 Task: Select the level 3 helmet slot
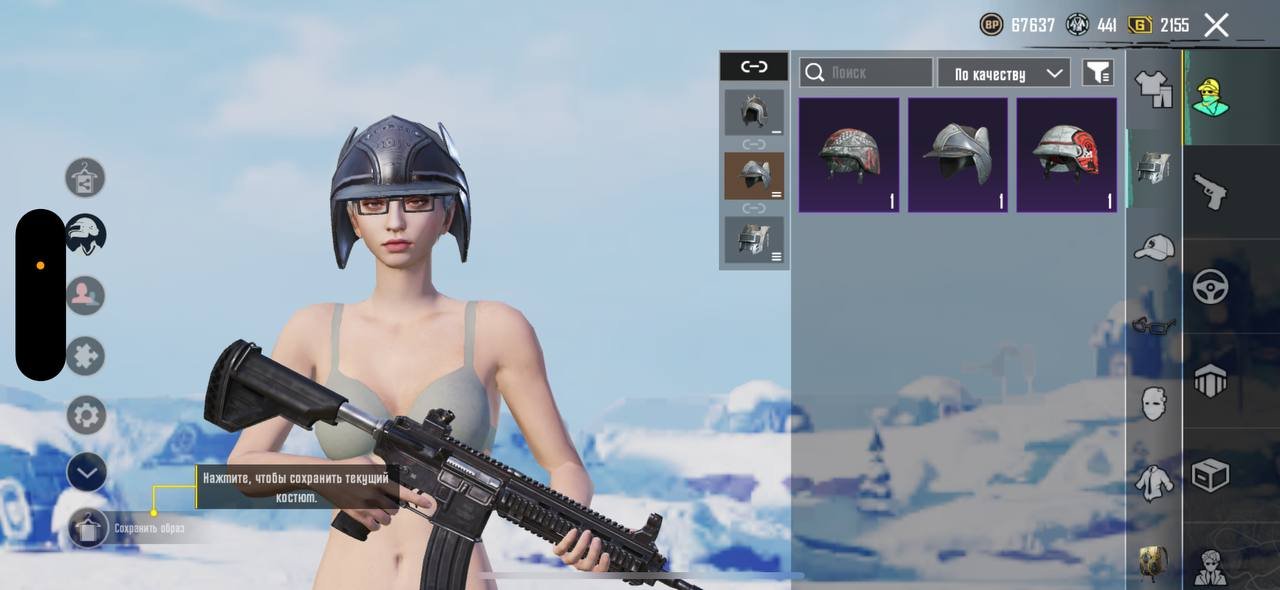(754, 240)
